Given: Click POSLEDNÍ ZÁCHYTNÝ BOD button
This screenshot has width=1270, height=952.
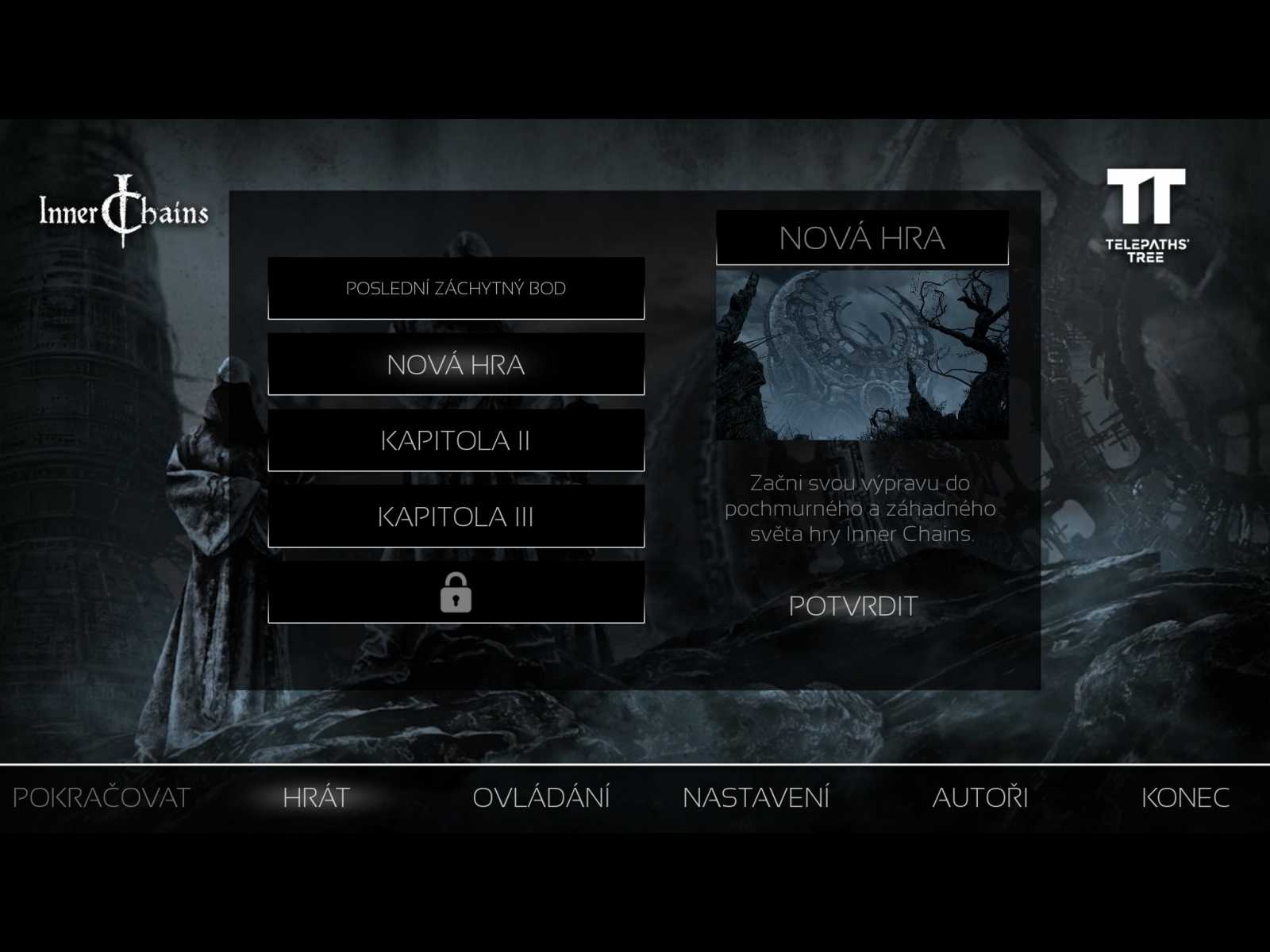Looking at the screenshot, I should pyautogui.click(x=457, y=289).
